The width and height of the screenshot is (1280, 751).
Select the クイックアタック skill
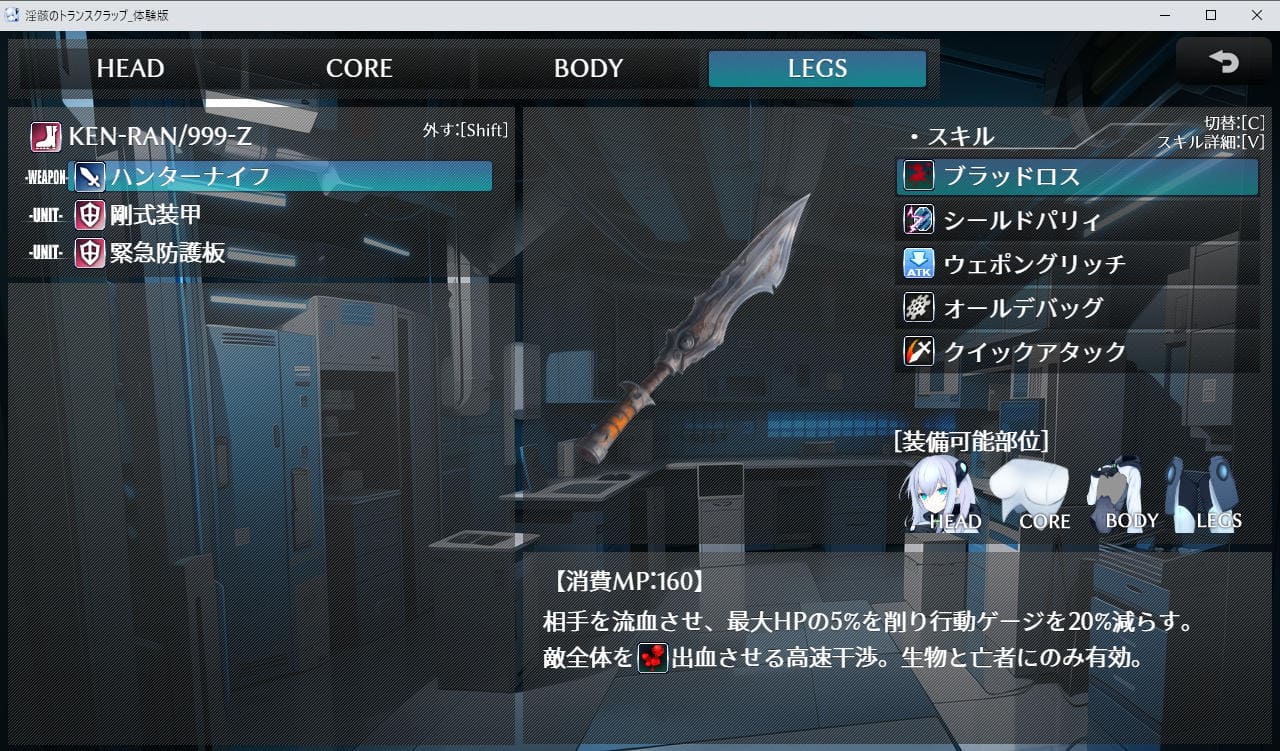[1076, 352]
